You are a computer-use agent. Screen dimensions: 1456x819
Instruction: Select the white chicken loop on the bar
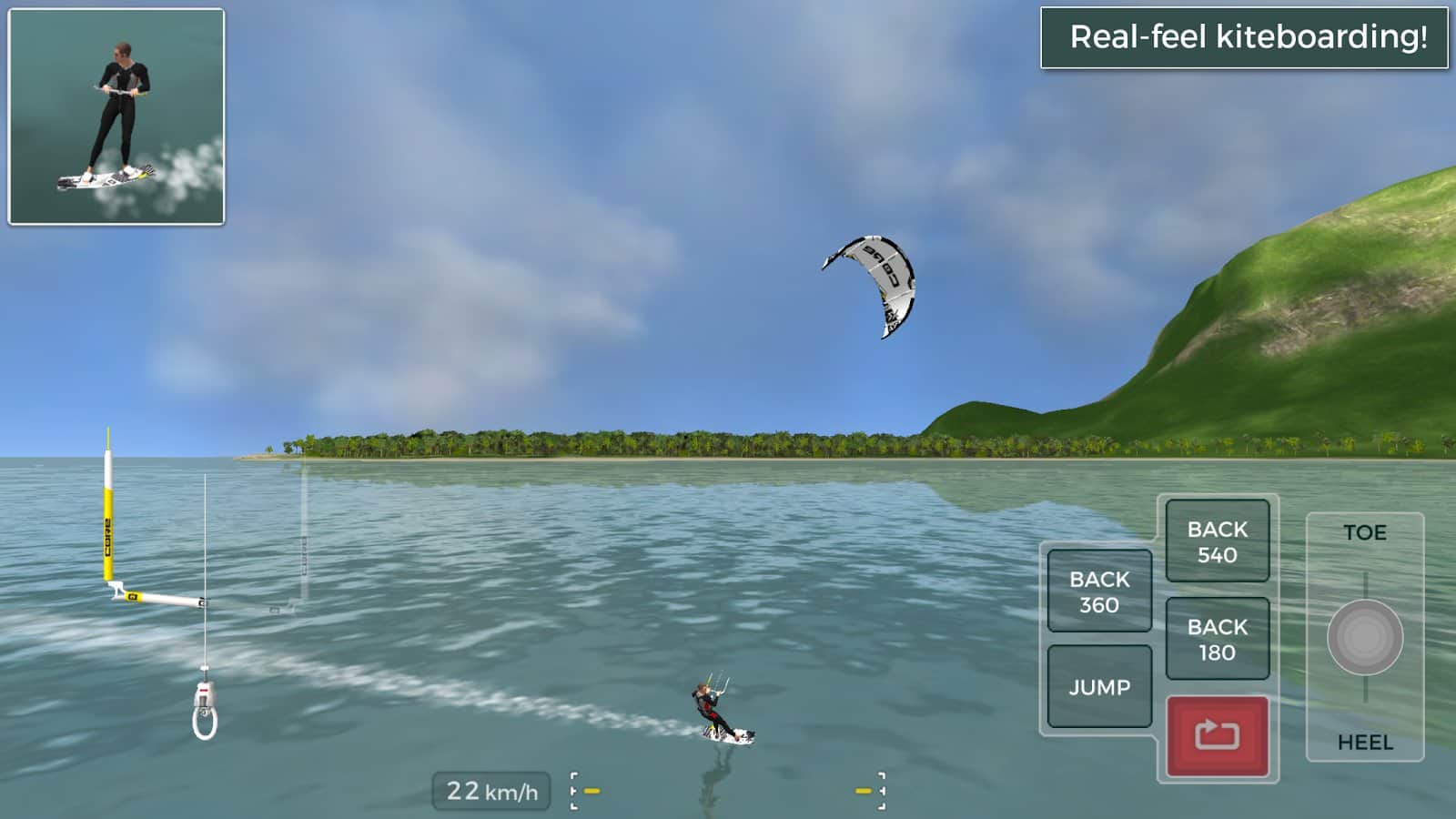tap(205, 723)
